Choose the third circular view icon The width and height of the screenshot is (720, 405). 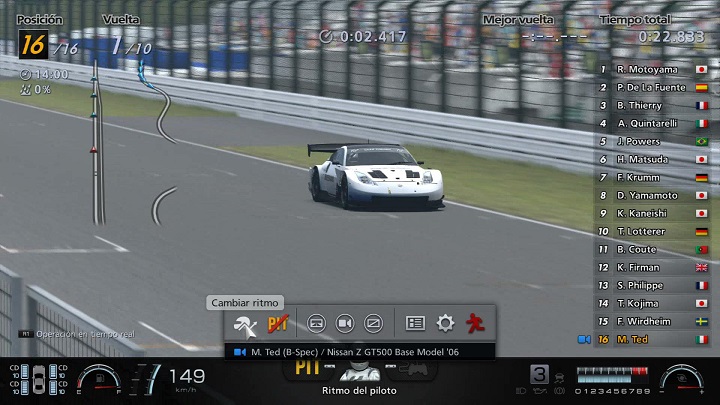pyautogui.click(x=374, y=324)
